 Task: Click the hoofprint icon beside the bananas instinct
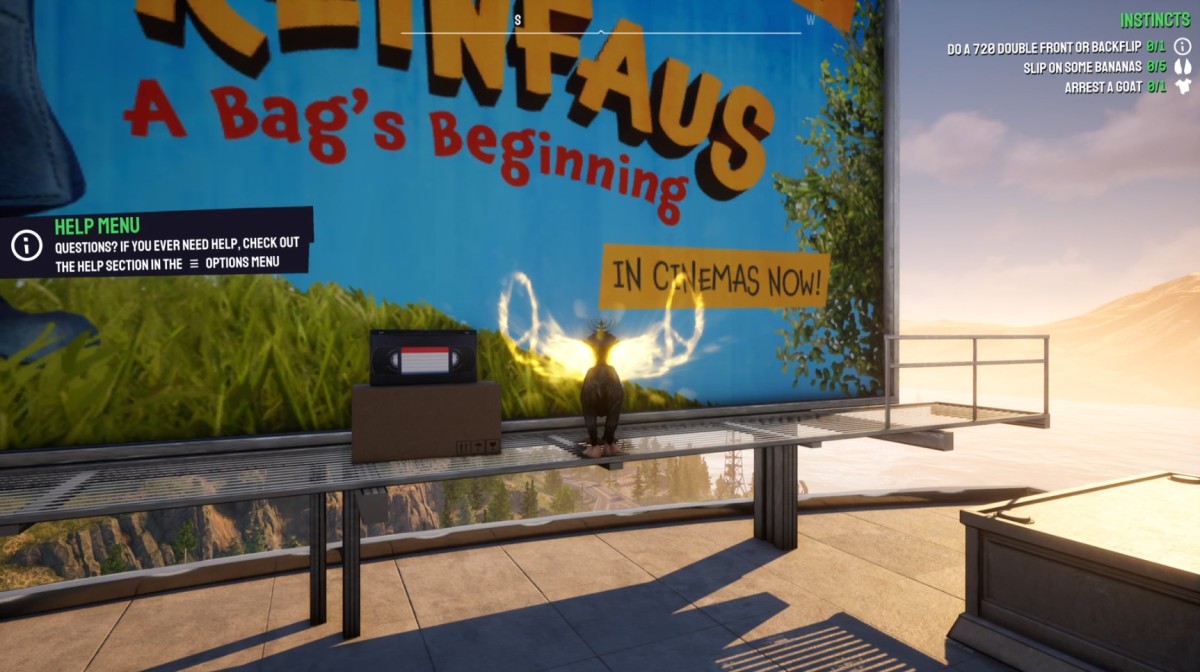click(x=1183, y=67)
